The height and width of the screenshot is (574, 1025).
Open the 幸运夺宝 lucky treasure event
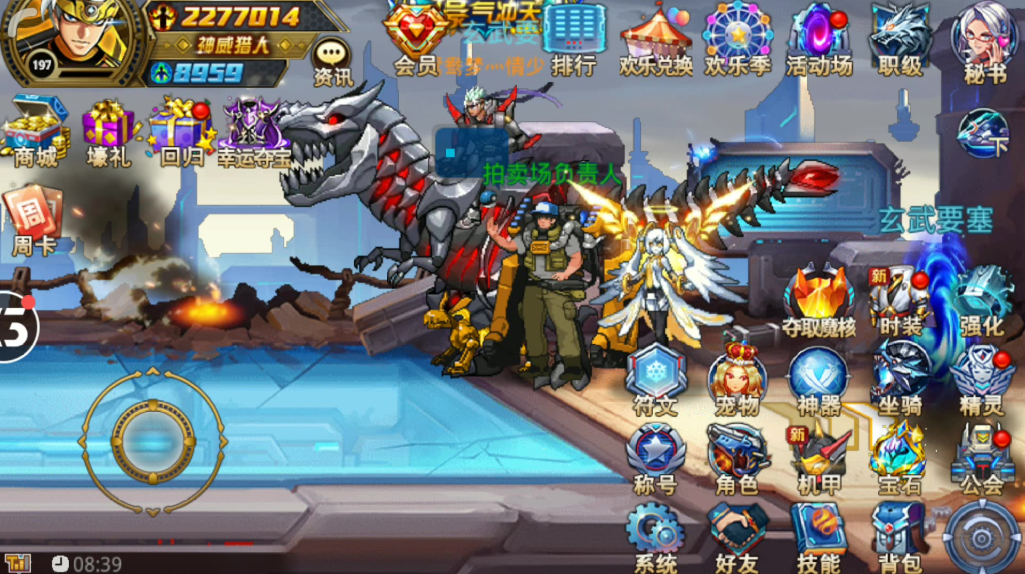point(256,132)
